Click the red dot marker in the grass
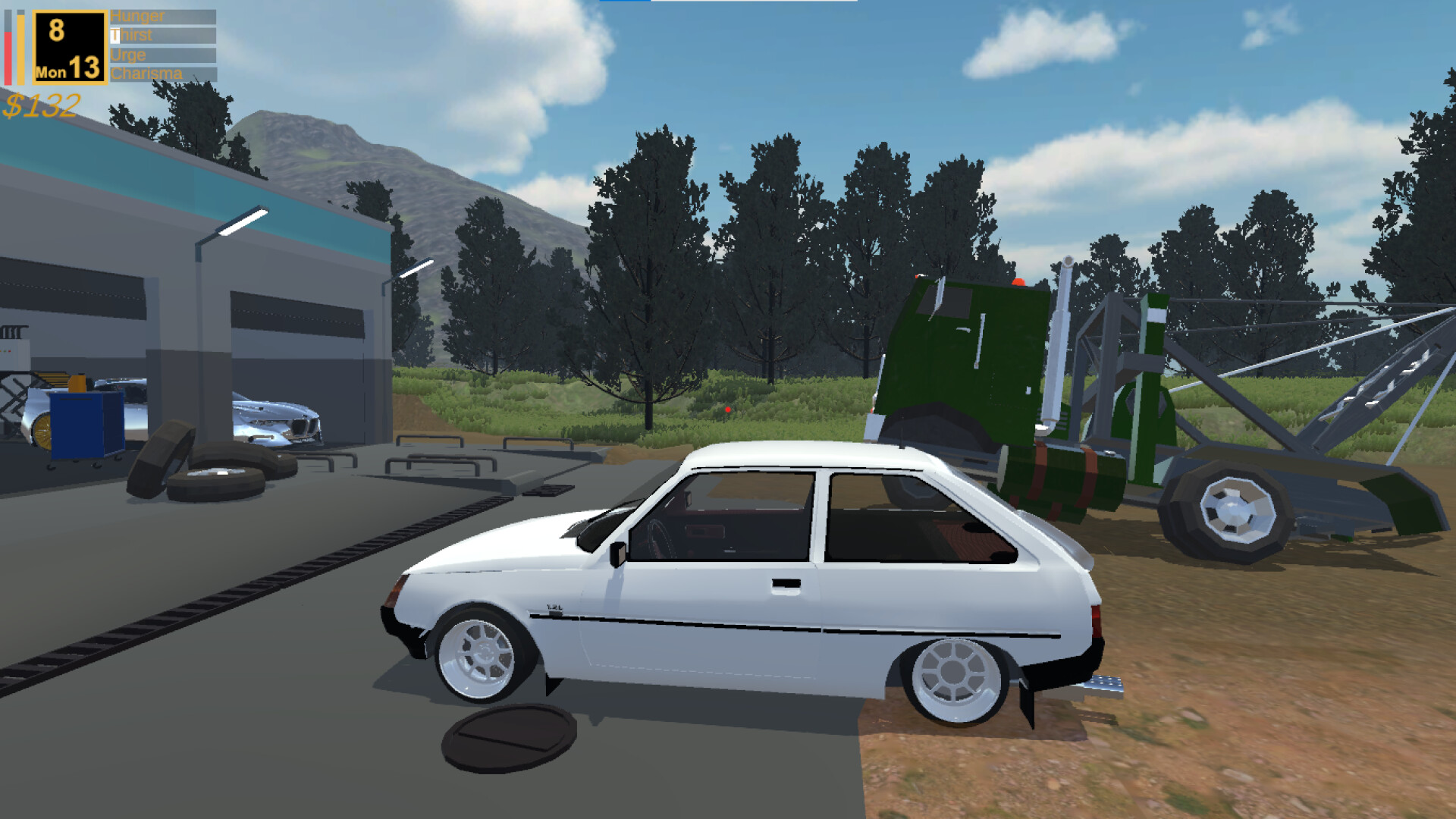Screen dimensions: 1456x819 tap(730, 408)
